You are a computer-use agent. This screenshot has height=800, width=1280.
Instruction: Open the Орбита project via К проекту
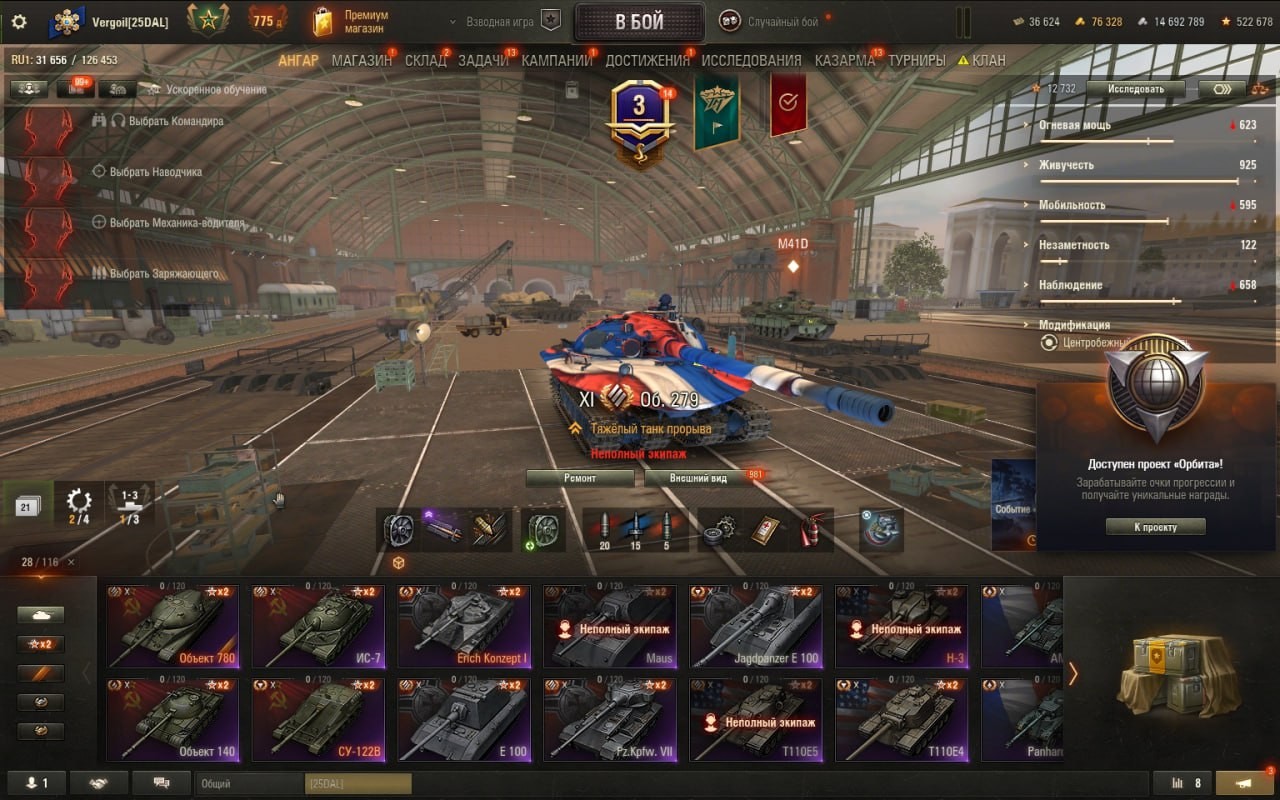pos(1155,527)
